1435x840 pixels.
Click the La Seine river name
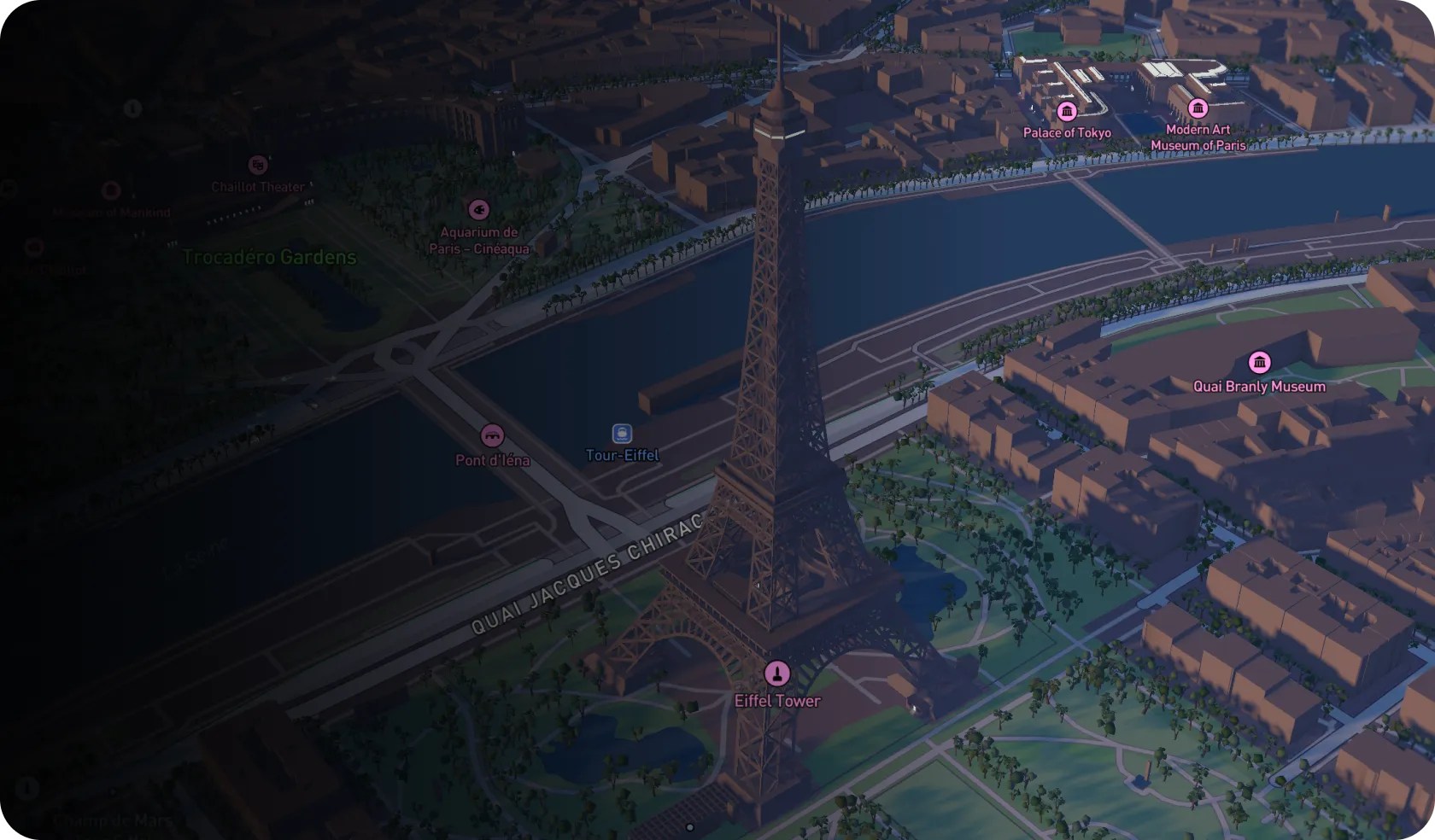[x=195, y=555]
